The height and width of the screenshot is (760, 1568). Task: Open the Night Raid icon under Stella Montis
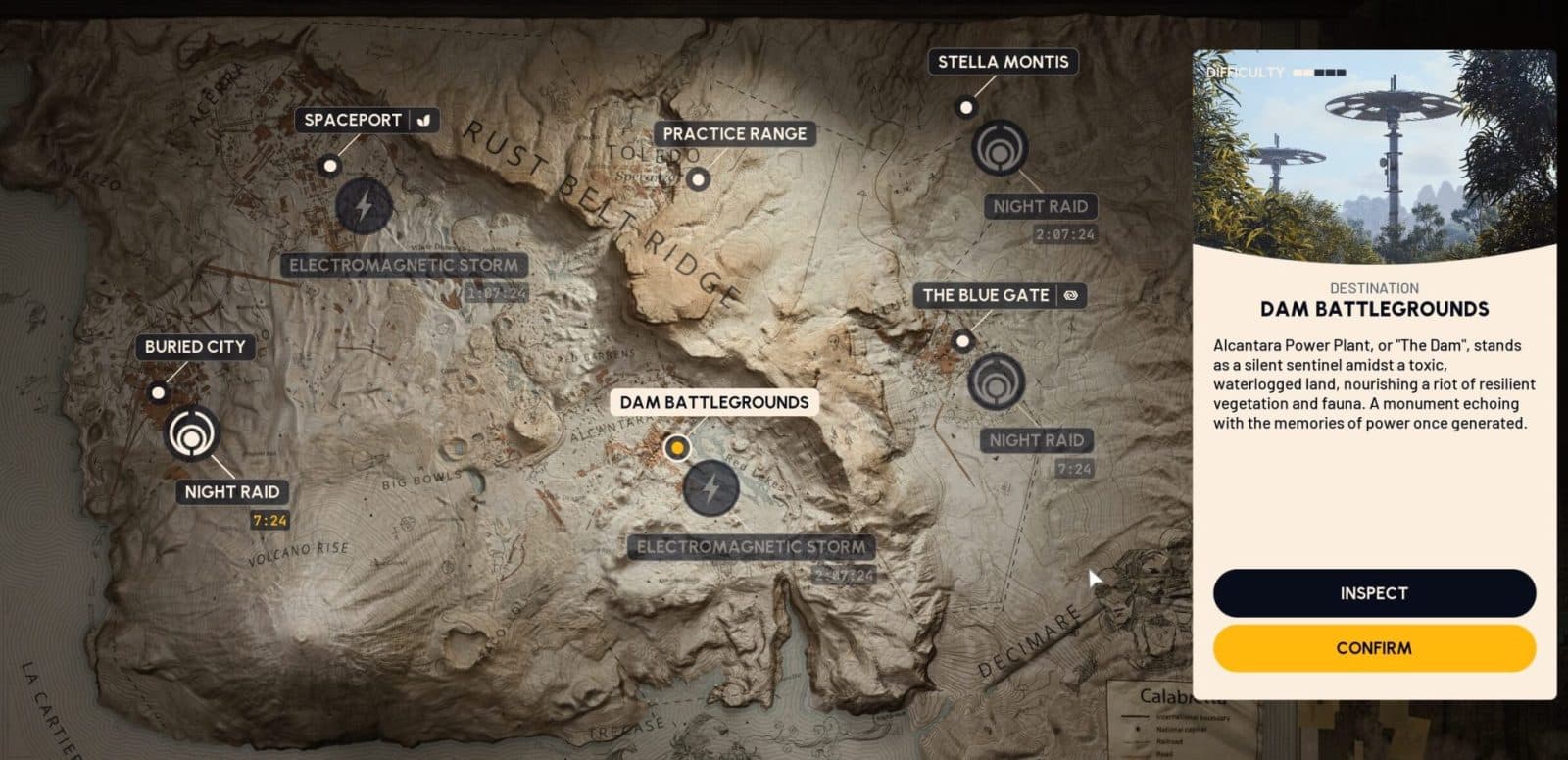pyautogui.click(x=1001, y=148)
